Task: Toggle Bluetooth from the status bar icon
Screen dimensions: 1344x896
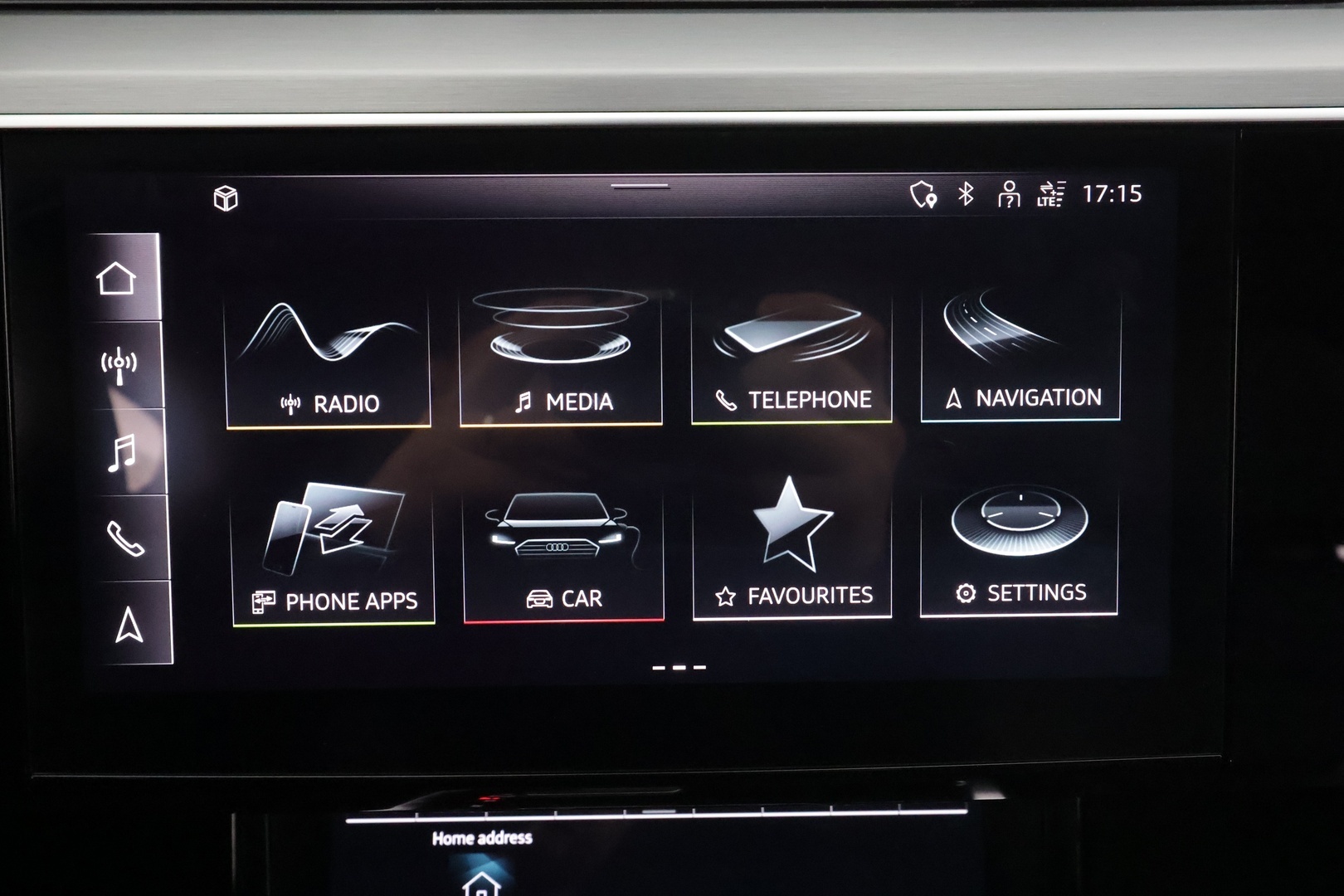Action: tap(964, 196)
